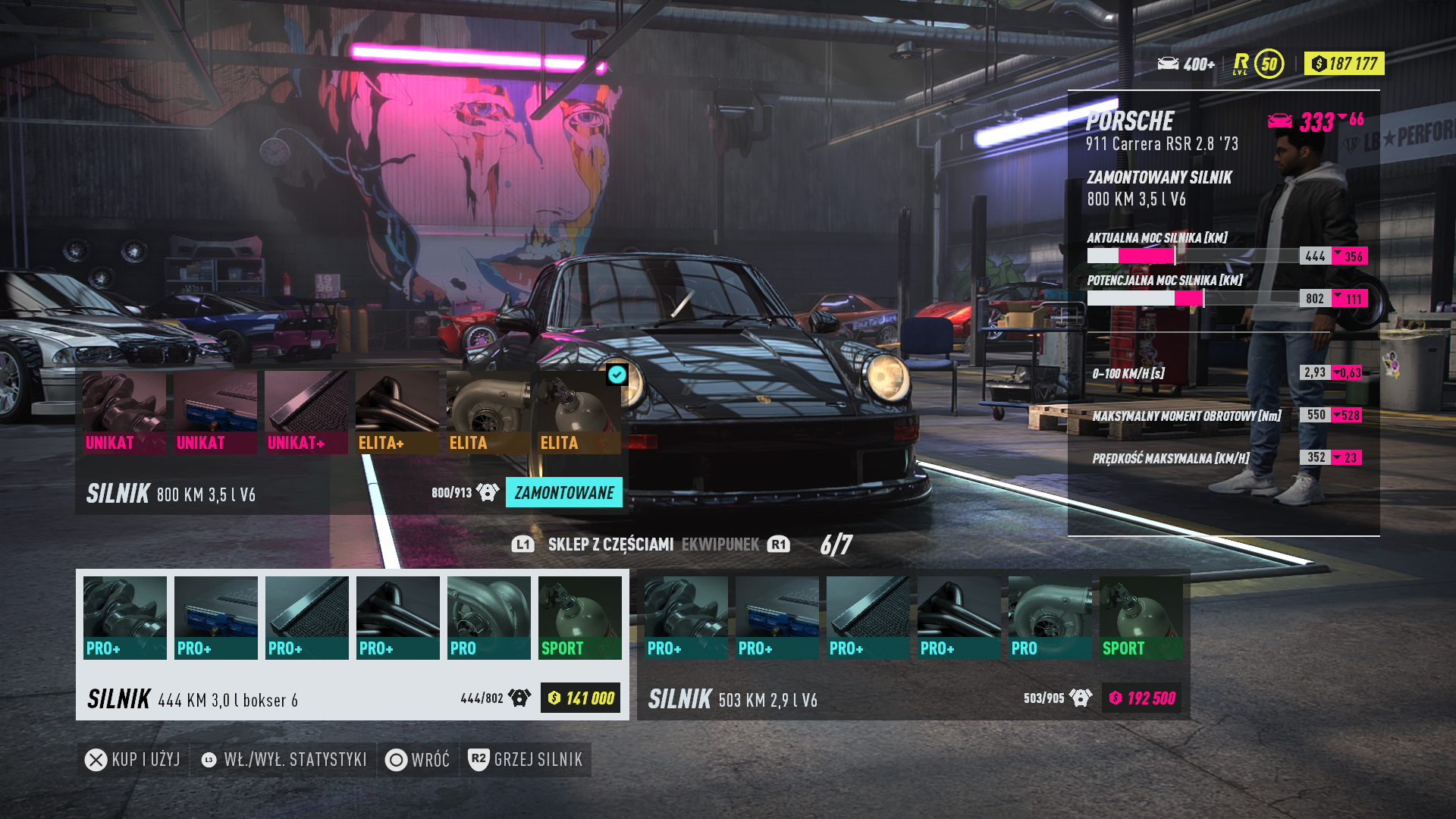Pick the Sport nitrous tank in 503 KM engine
Screen dimensions: 1456x819
[x=1141, y=617]
